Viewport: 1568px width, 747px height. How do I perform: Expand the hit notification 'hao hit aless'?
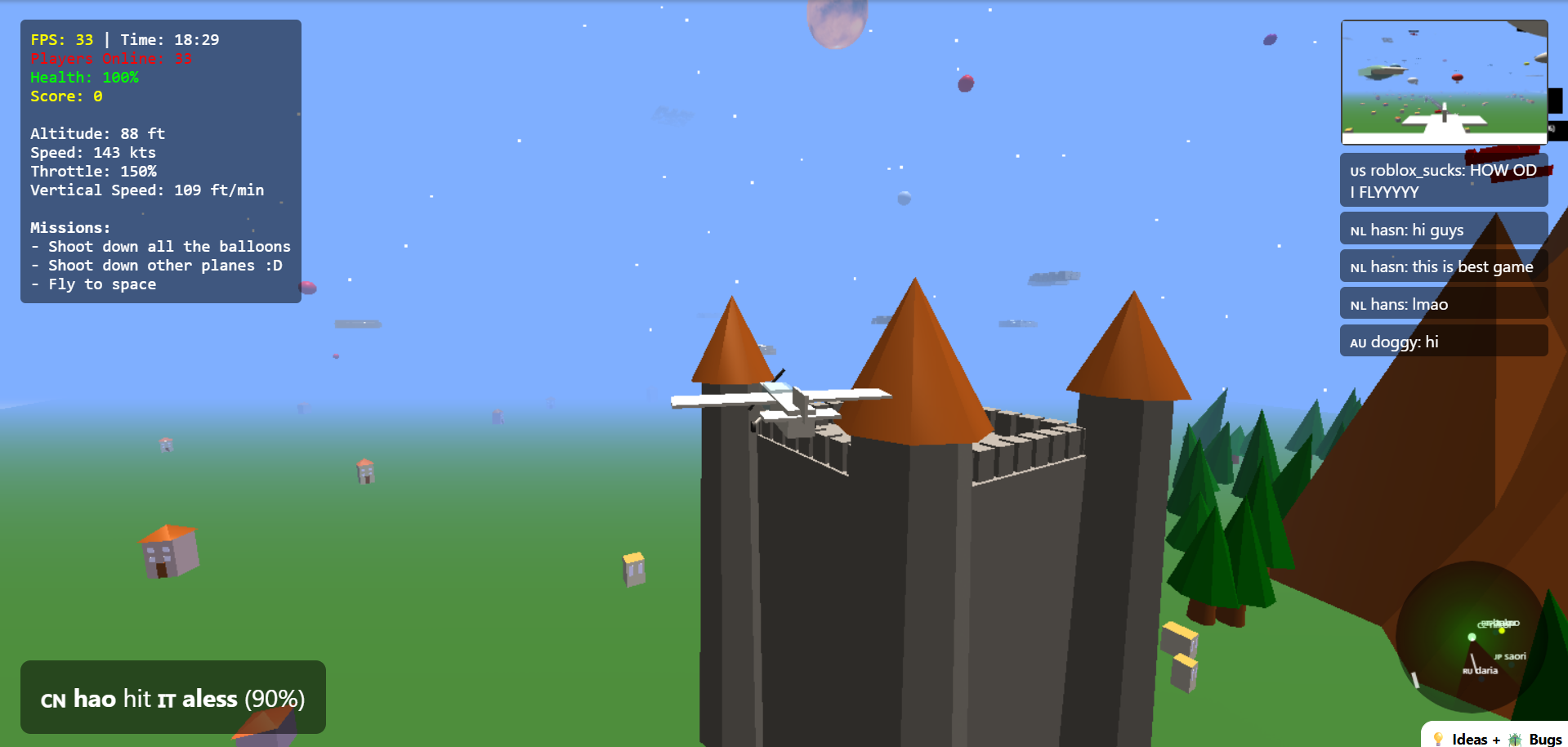click(172, 699)
